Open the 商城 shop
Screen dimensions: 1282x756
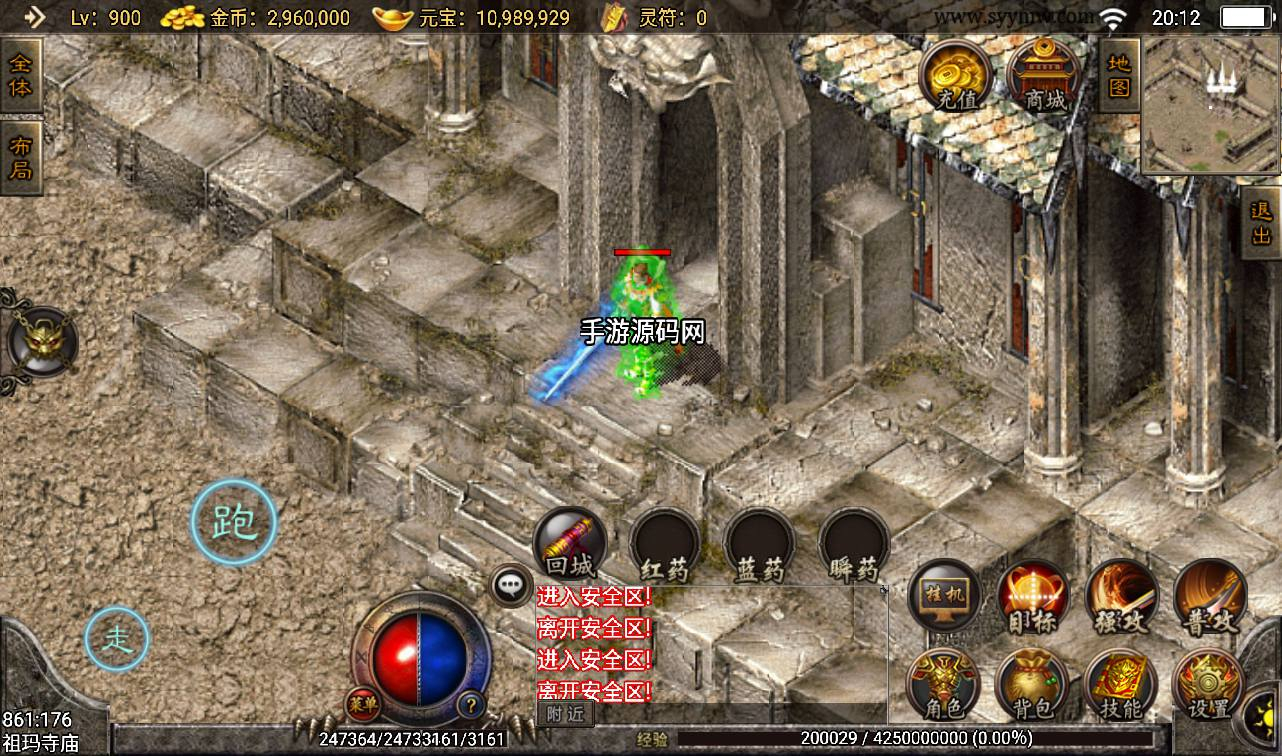point(1043,74)
